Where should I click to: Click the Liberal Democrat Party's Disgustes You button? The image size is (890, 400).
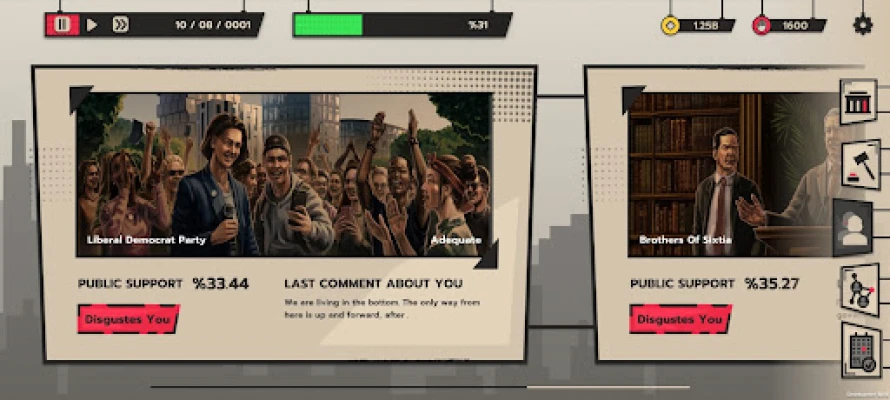pos(129,319)
